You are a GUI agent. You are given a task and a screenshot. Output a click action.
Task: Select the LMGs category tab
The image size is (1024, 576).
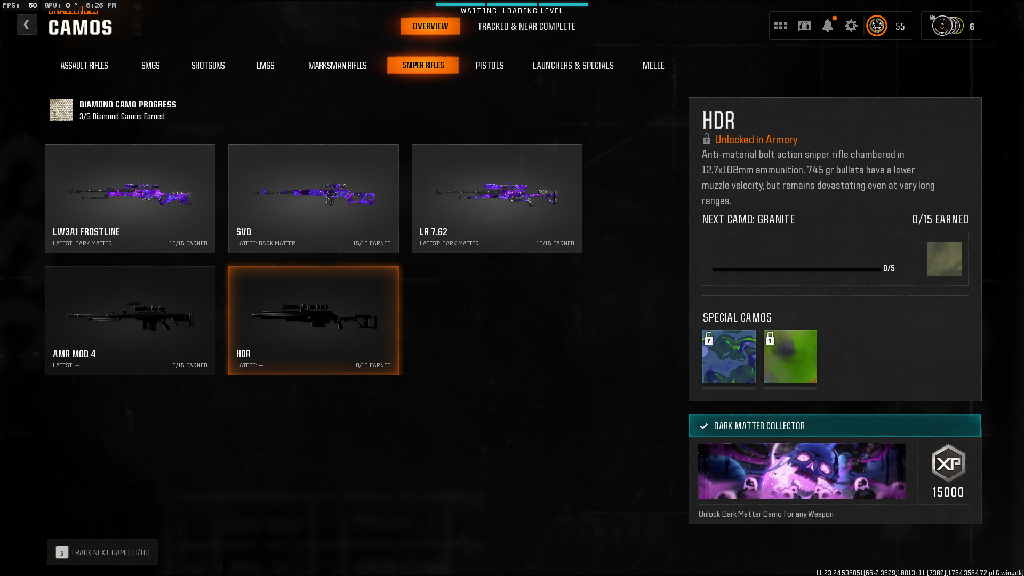(265, 66)
